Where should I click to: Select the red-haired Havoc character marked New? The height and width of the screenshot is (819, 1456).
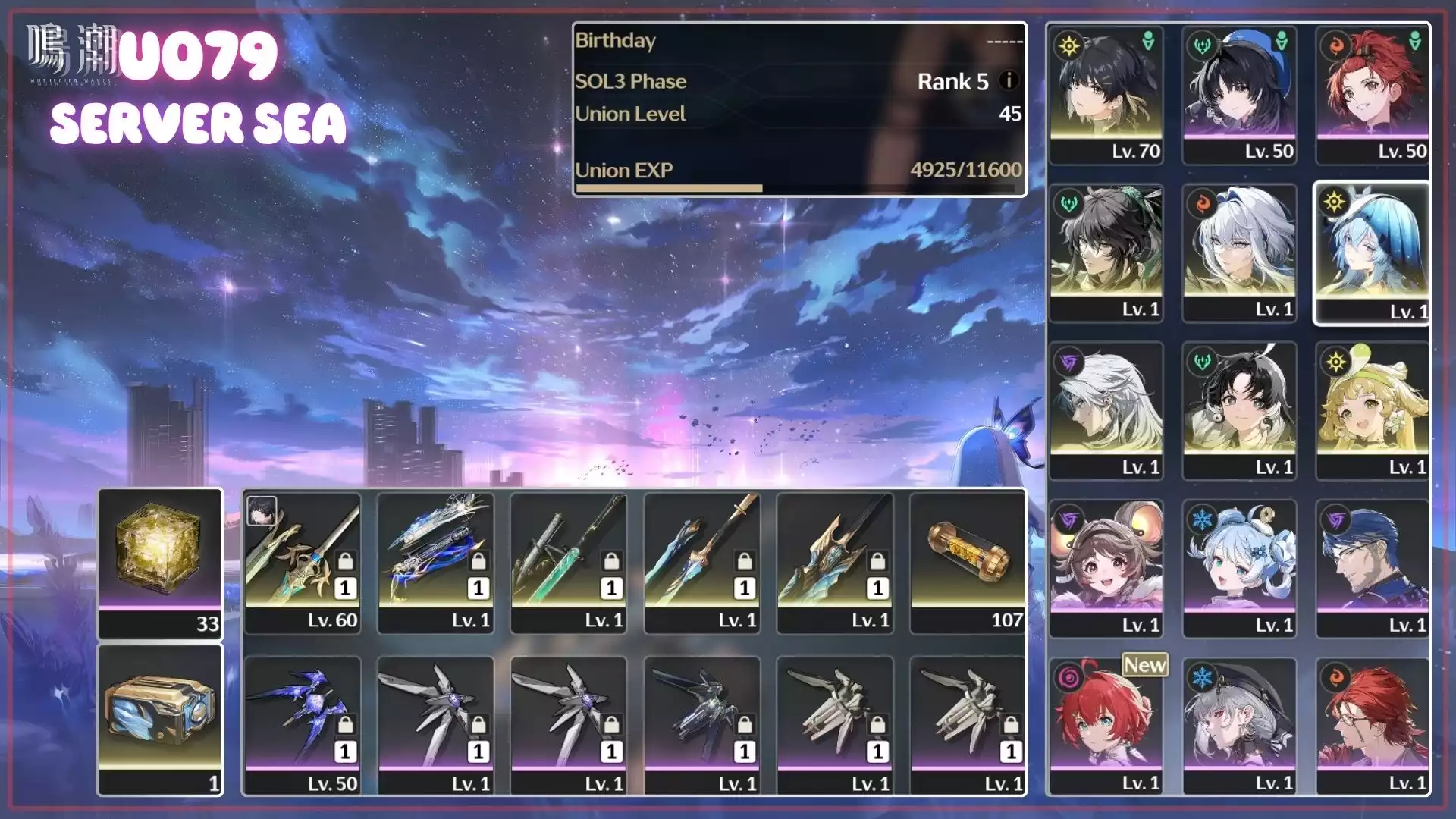pyautogui.click(x=1106, y=725)
